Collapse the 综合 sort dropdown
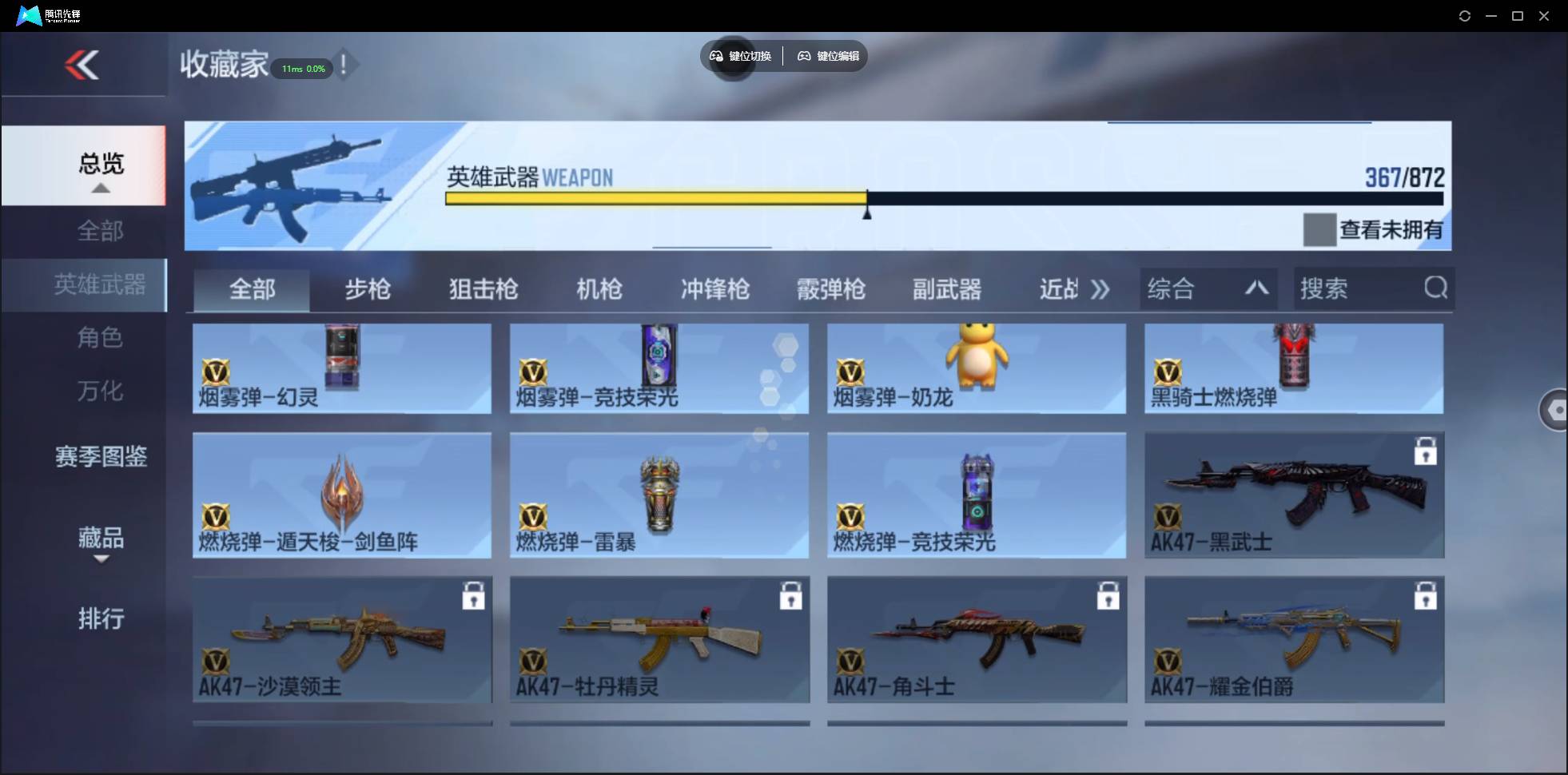This screenshot has width=1568, height=775. (x=1257, y=288)
